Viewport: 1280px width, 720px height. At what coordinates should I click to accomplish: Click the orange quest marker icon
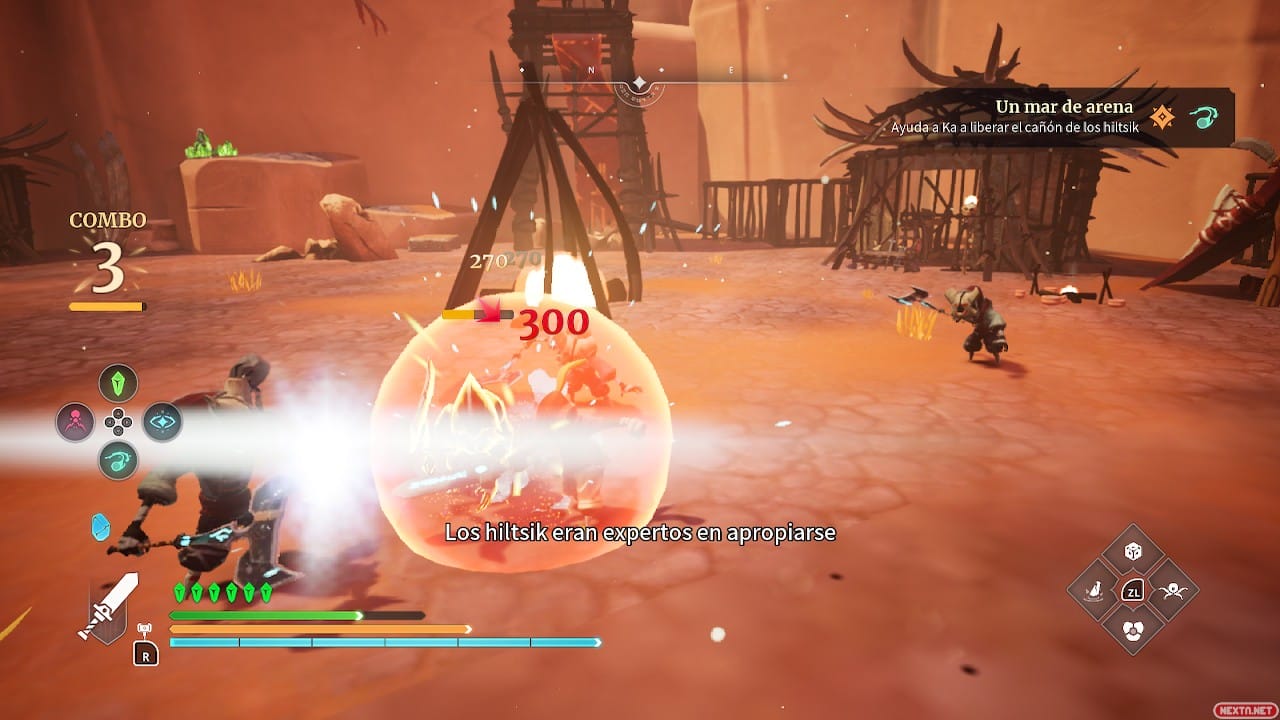[x=1162, y=117]
